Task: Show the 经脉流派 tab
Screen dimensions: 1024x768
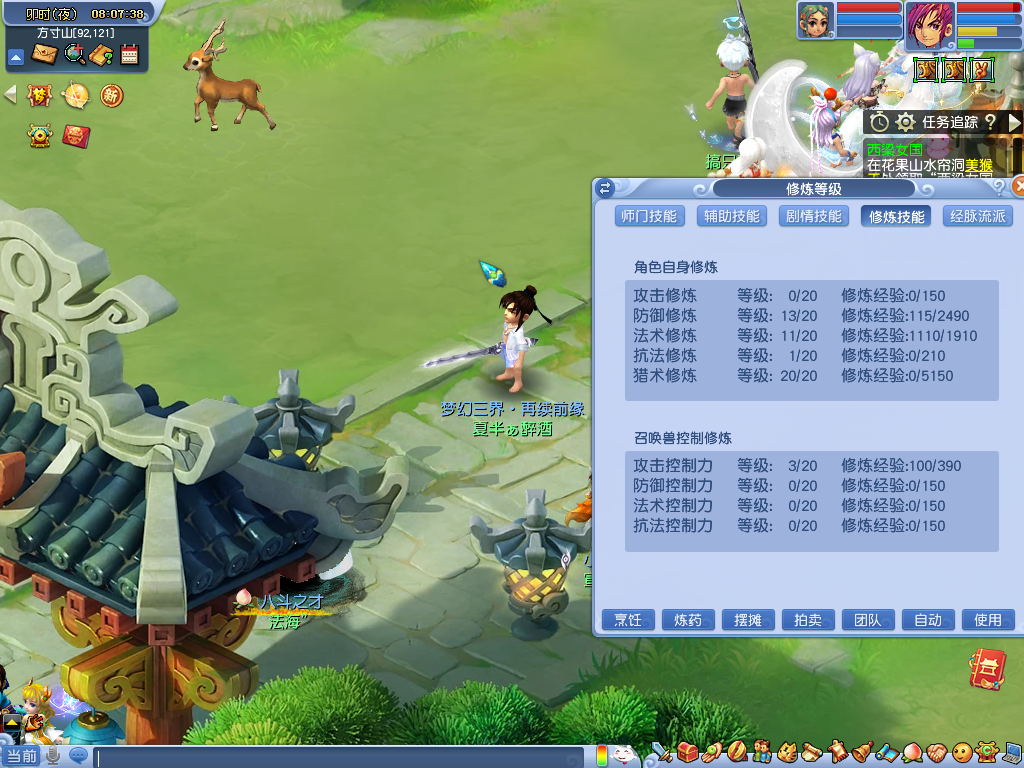Action: 977,216
